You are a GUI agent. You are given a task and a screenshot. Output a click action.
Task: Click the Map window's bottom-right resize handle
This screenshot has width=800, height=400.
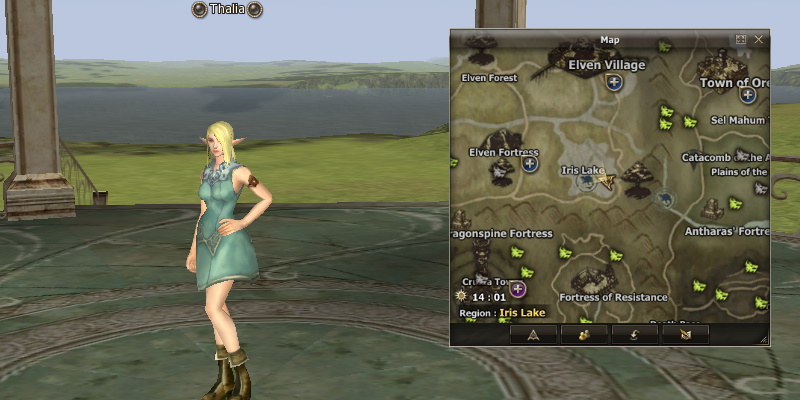point(764,341)
